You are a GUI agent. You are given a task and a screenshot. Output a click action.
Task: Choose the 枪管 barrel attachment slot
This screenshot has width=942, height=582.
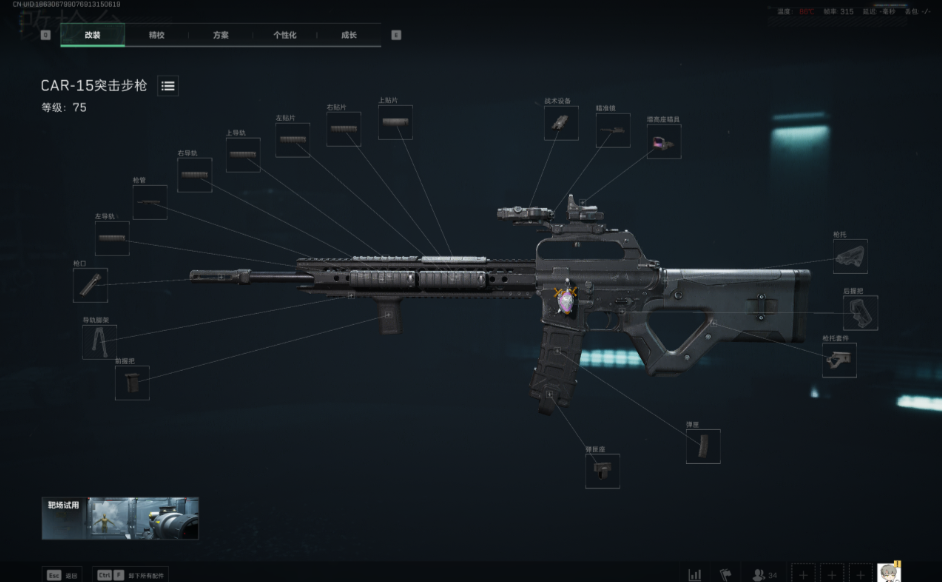(150, 203)
